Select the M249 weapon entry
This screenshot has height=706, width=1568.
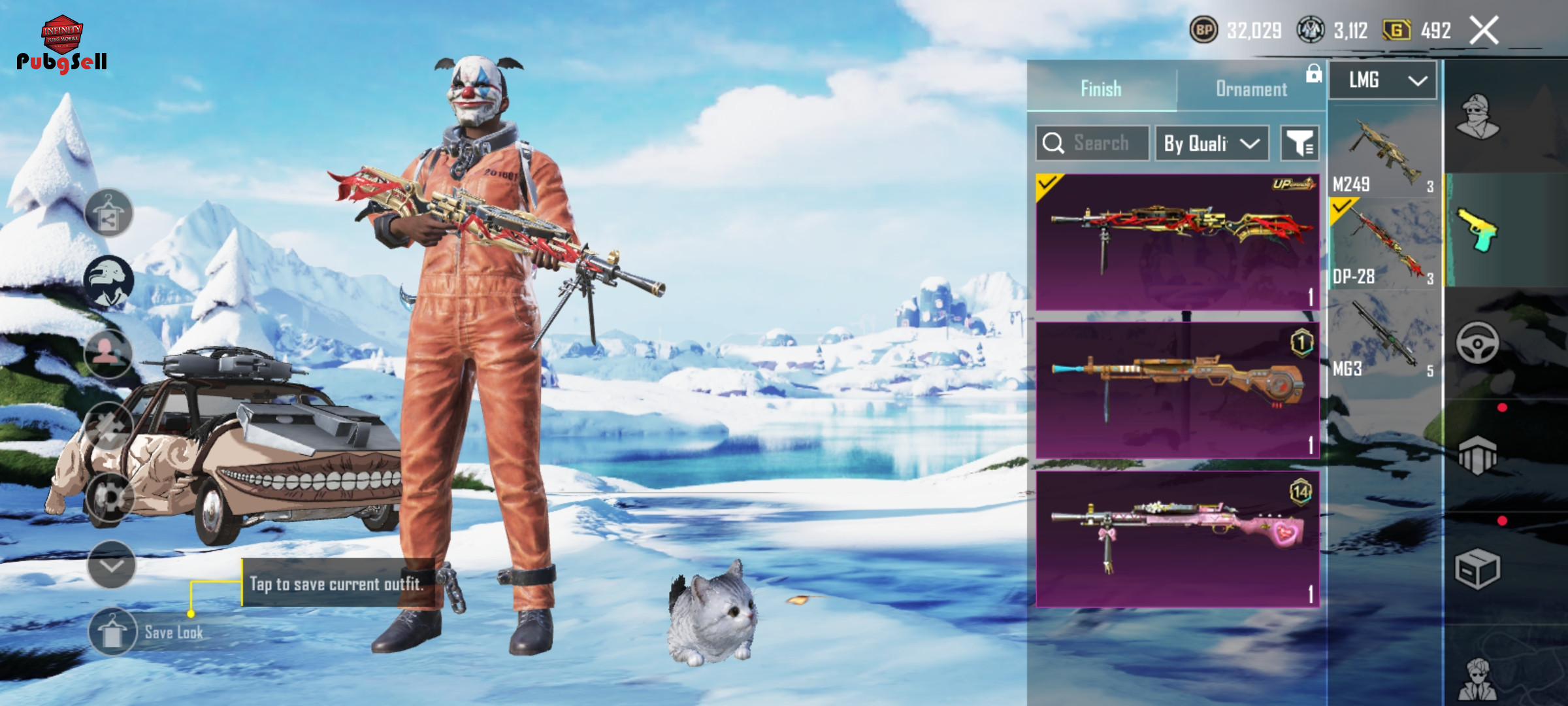click(x=1383, y=154)
